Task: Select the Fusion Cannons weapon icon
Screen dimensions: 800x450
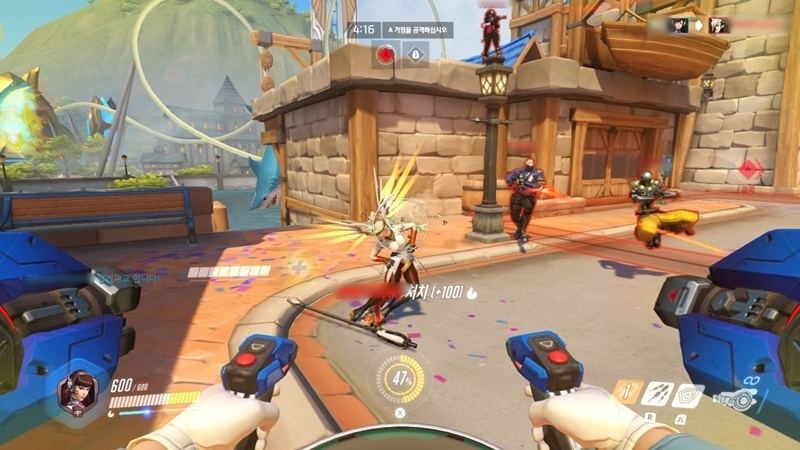Action: pyautogui.click(x=738, y=400)
